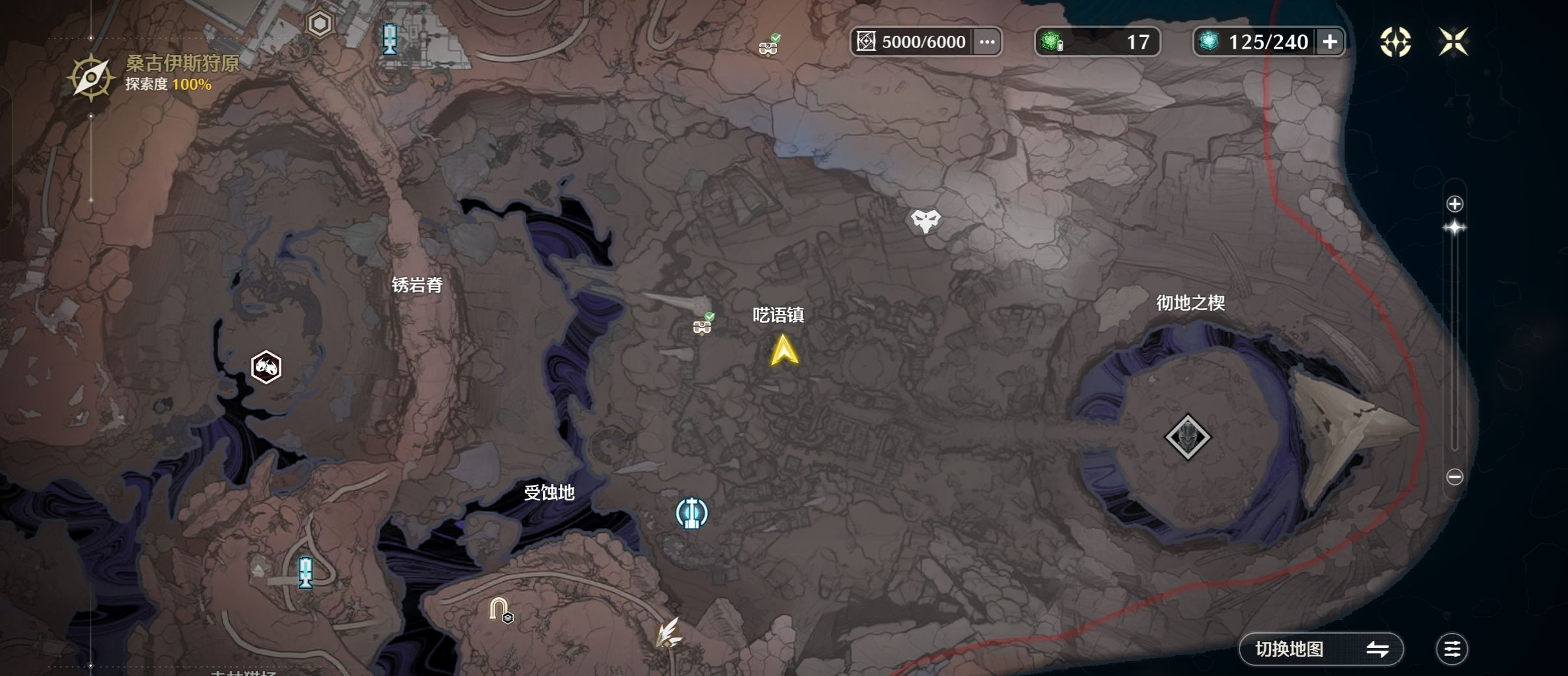Open the three-dot menu beside 5000/6000
The width and height of the screenshot is (1568, 676).
coord(987,42)
